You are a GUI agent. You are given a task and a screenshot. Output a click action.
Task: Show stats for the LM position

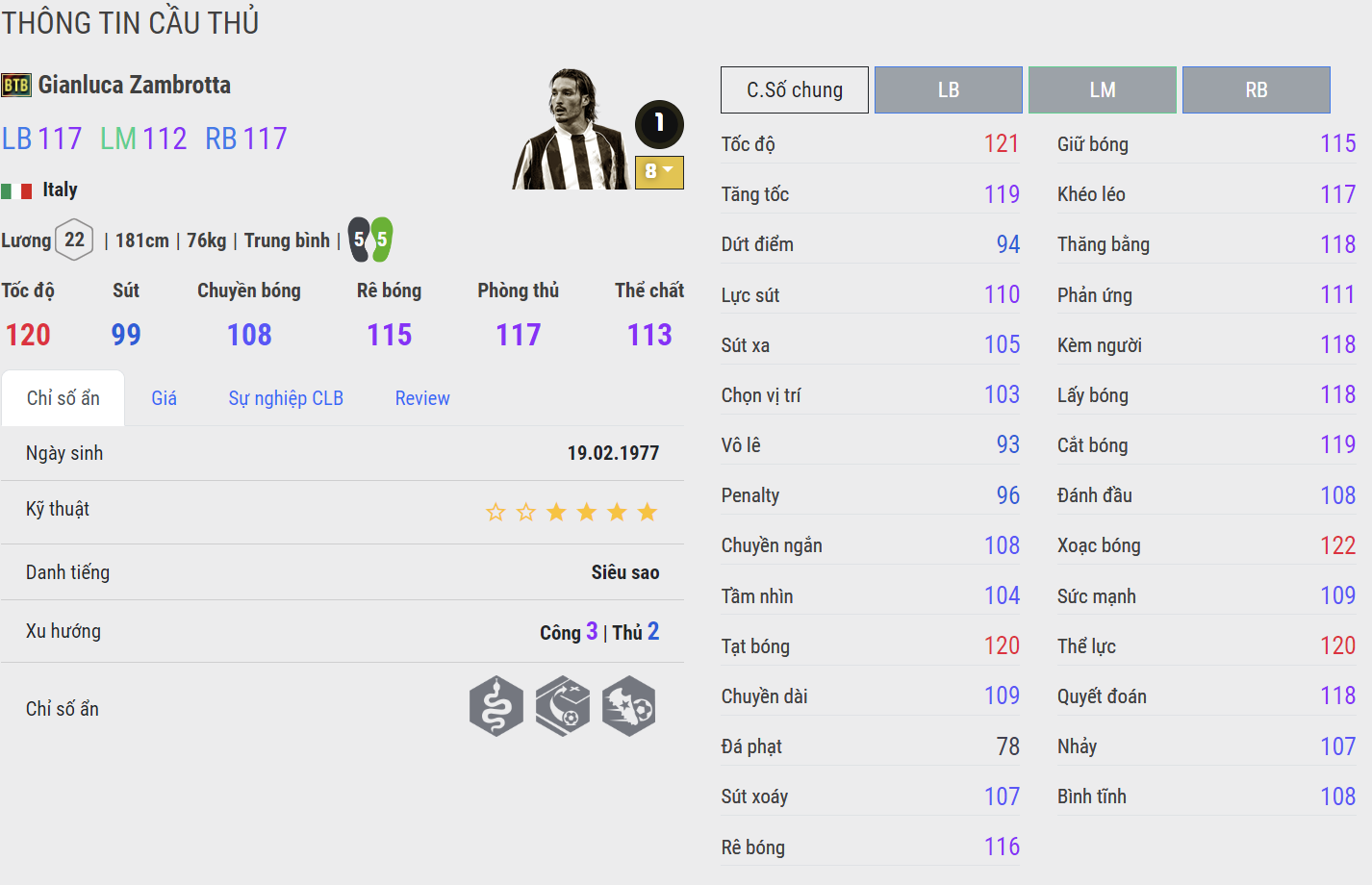coord(1102,89)
